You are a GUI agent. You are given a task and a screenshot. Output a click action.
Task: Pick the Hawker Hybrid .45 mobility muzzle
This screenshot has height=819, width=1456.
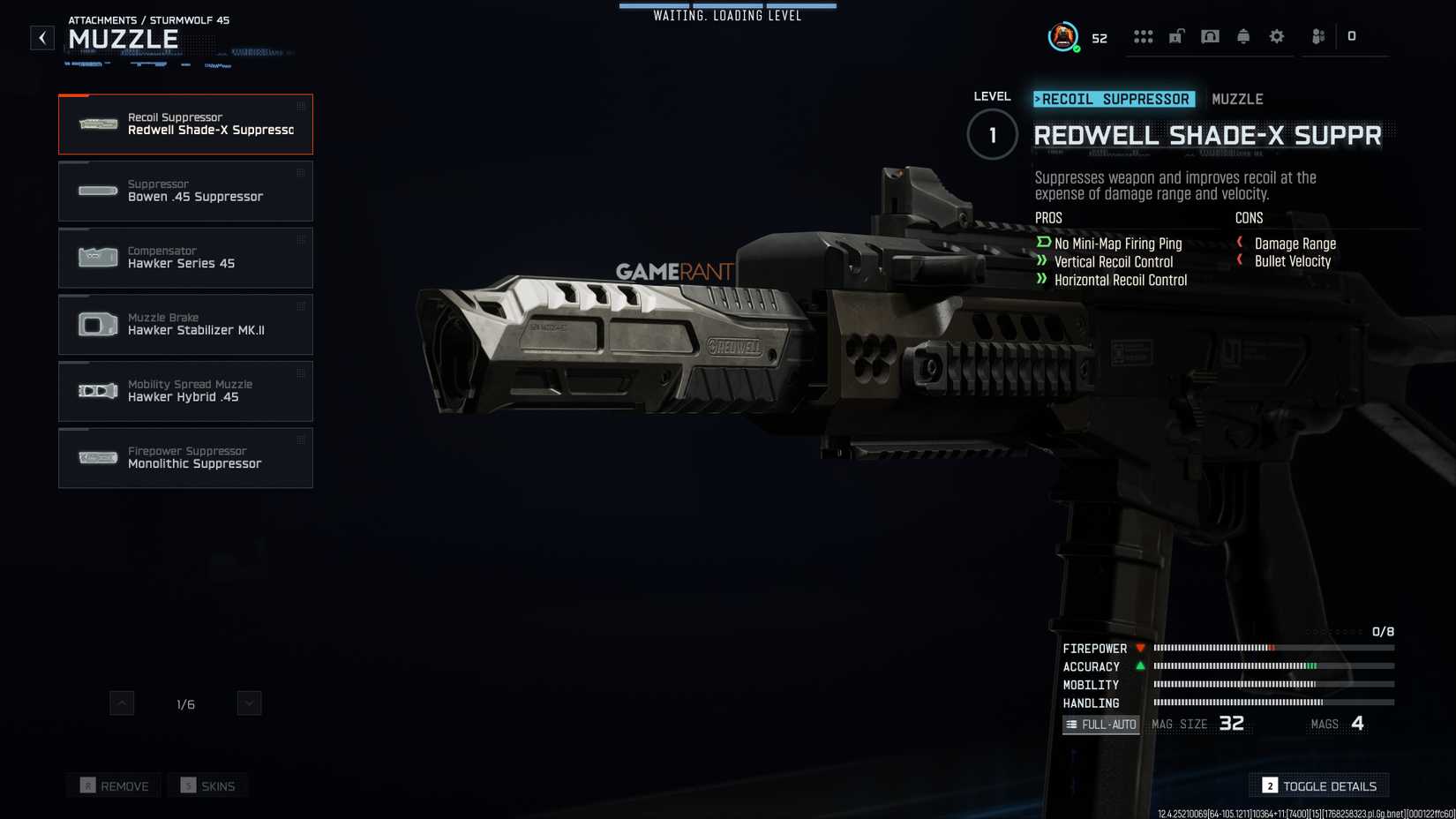tap(185, 390)
